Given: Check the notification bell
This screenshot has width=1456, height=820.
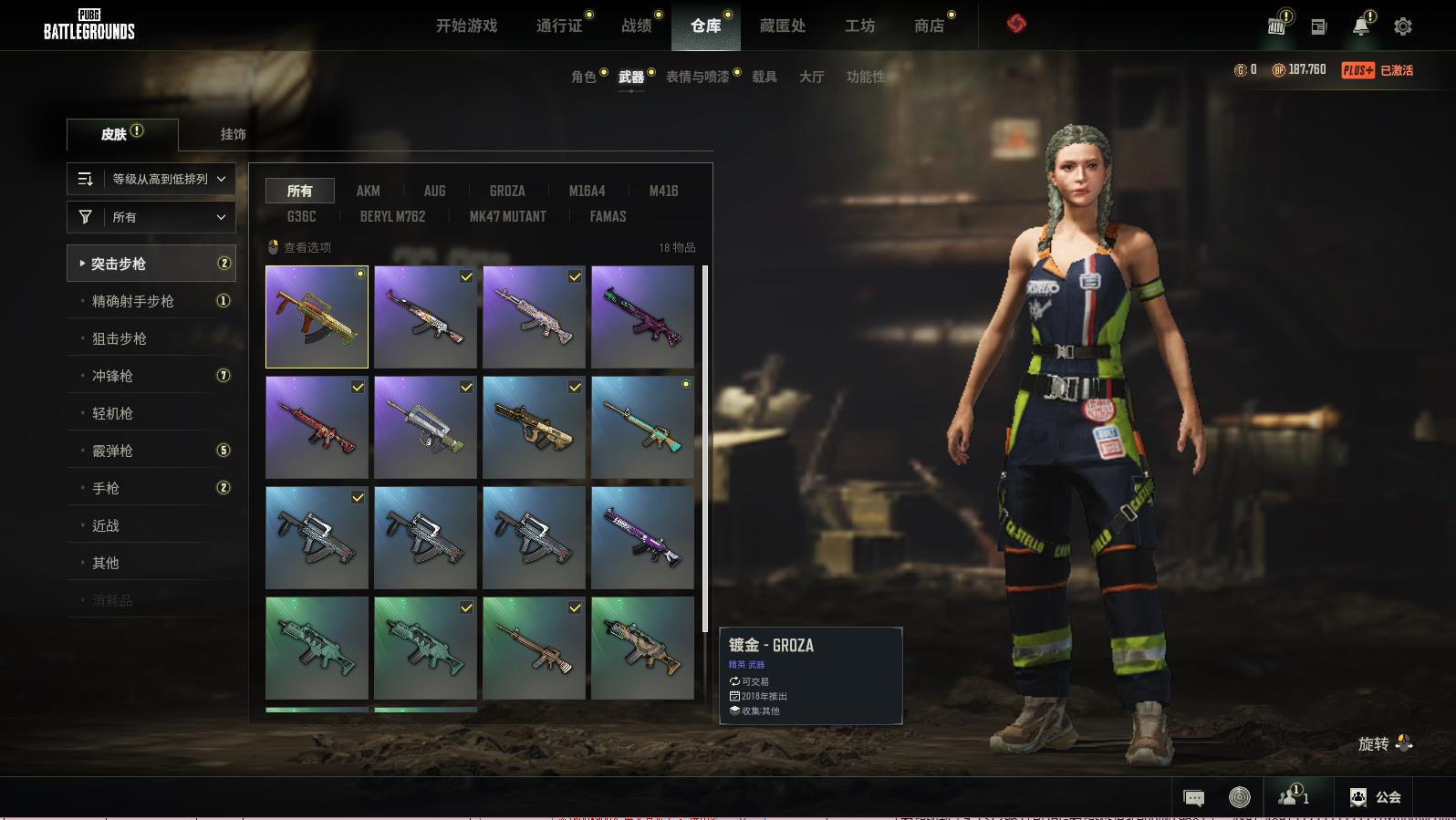Looking at the screenshot, I should (x=1360, y=26).
